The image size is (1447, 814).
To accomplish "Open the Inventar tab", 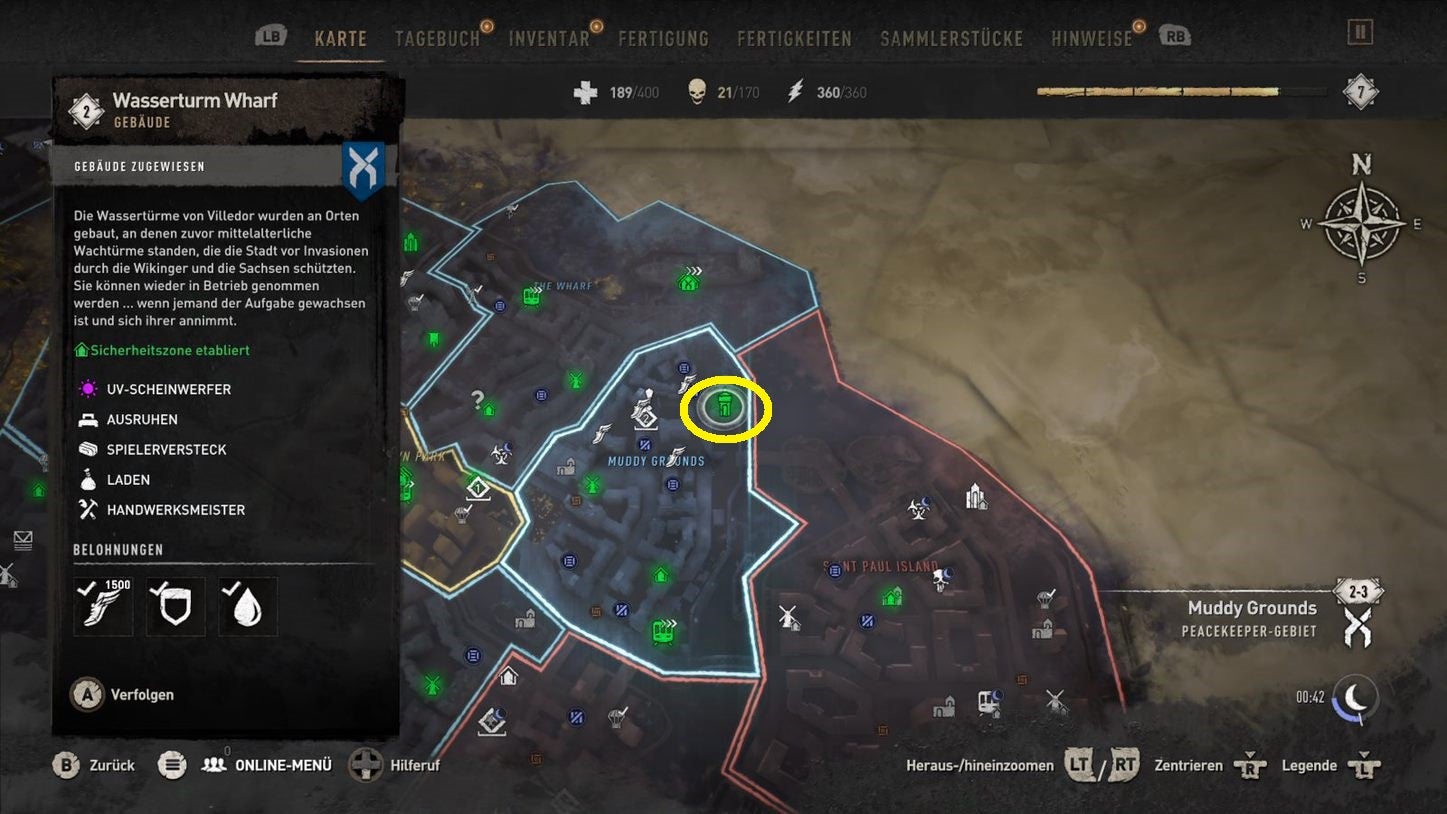I will pyautogui.click(x=549, y=39).
